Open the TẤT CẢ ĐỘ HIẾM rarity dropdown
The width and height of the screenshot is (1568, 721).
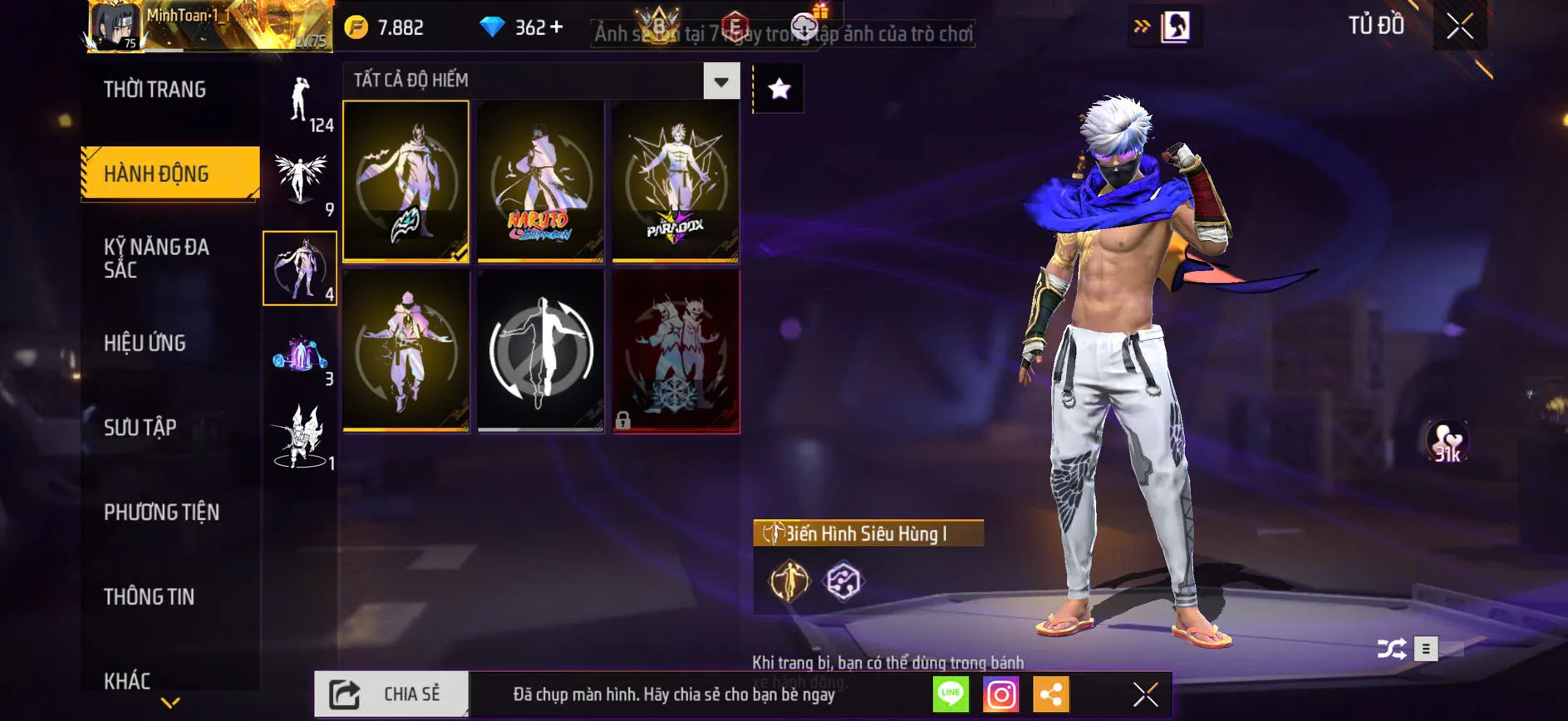pos(720,81)
